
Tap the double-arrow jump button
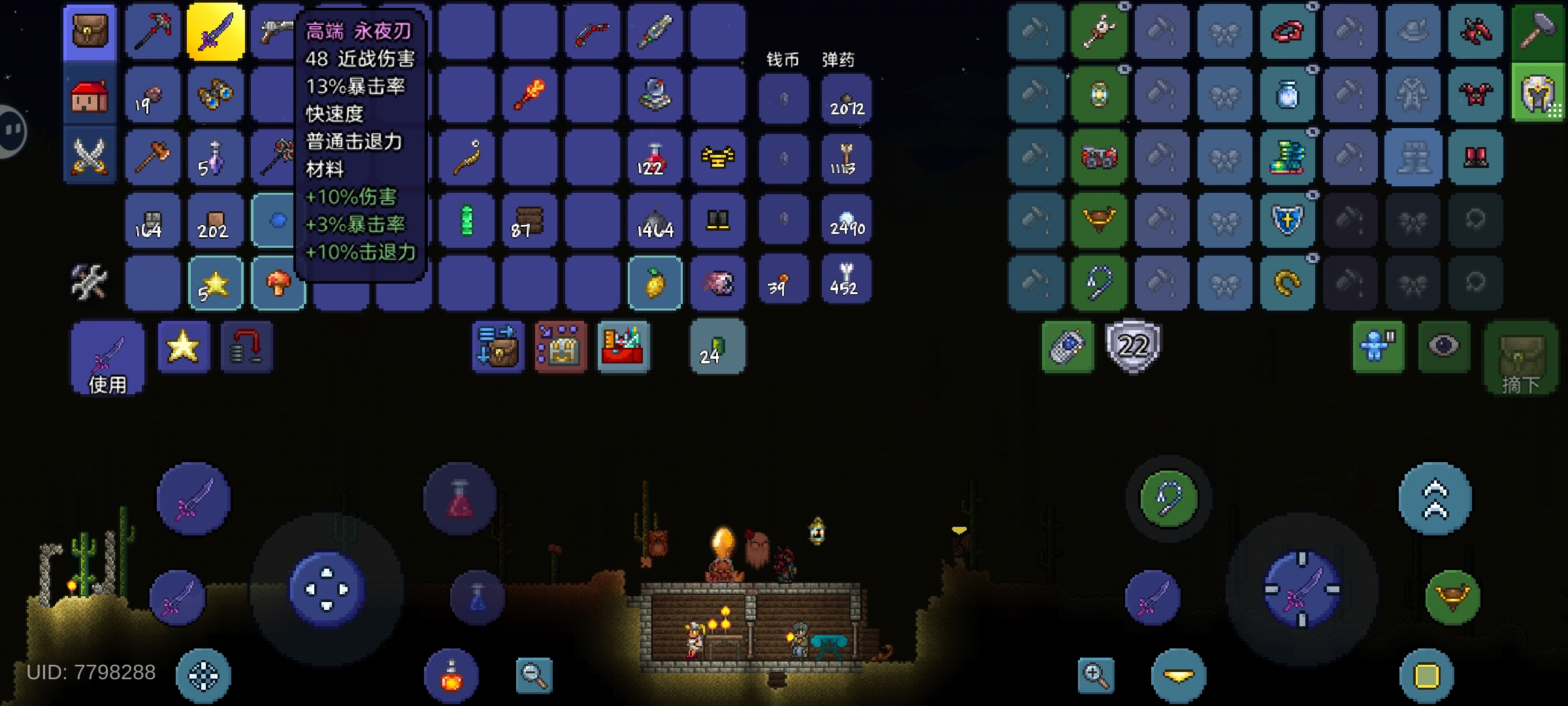pyautogui.click(x=1435, y=499)
